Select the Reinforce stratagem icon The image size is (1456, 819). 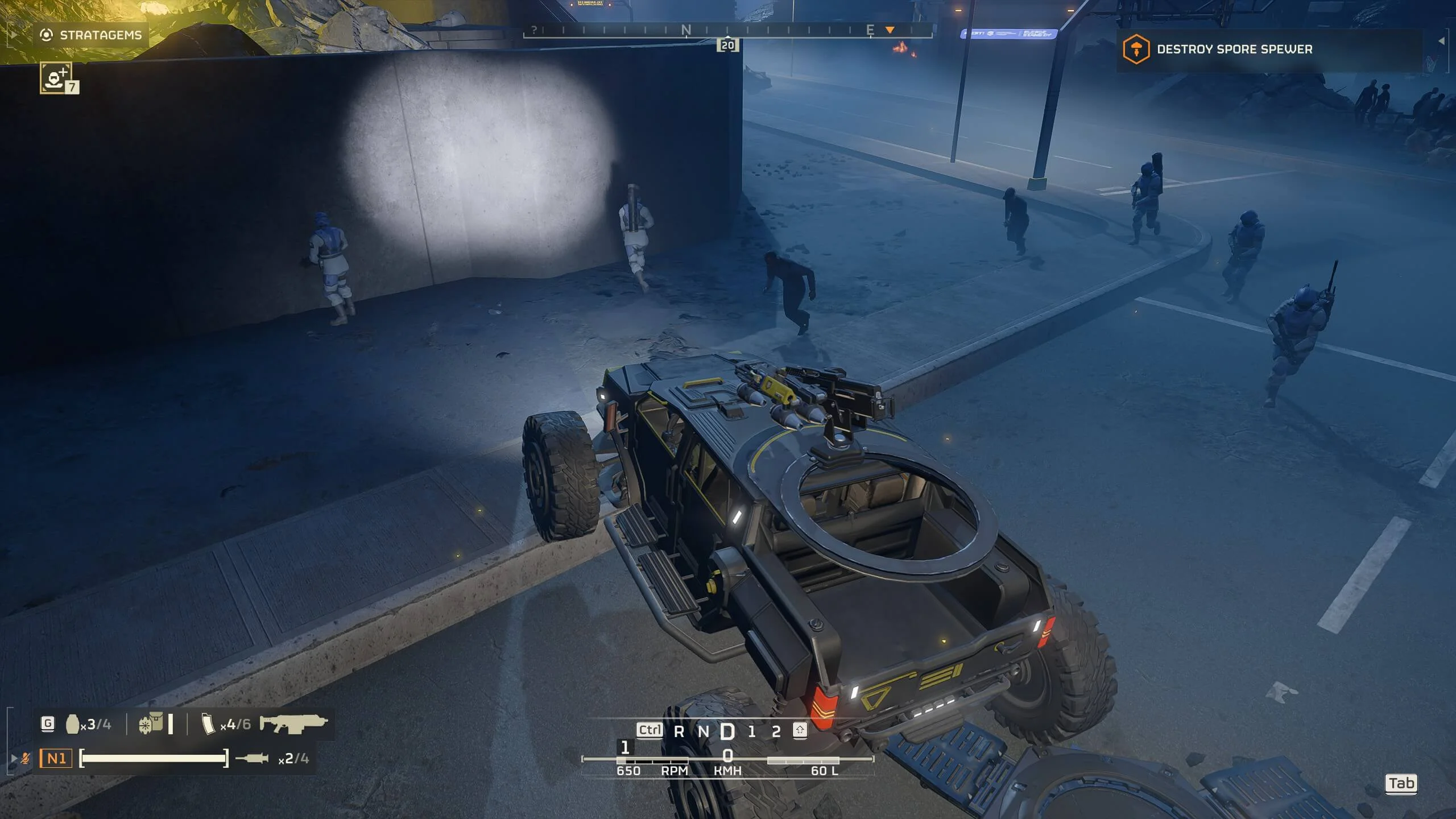pyautogui.click(x=56, y=77)
